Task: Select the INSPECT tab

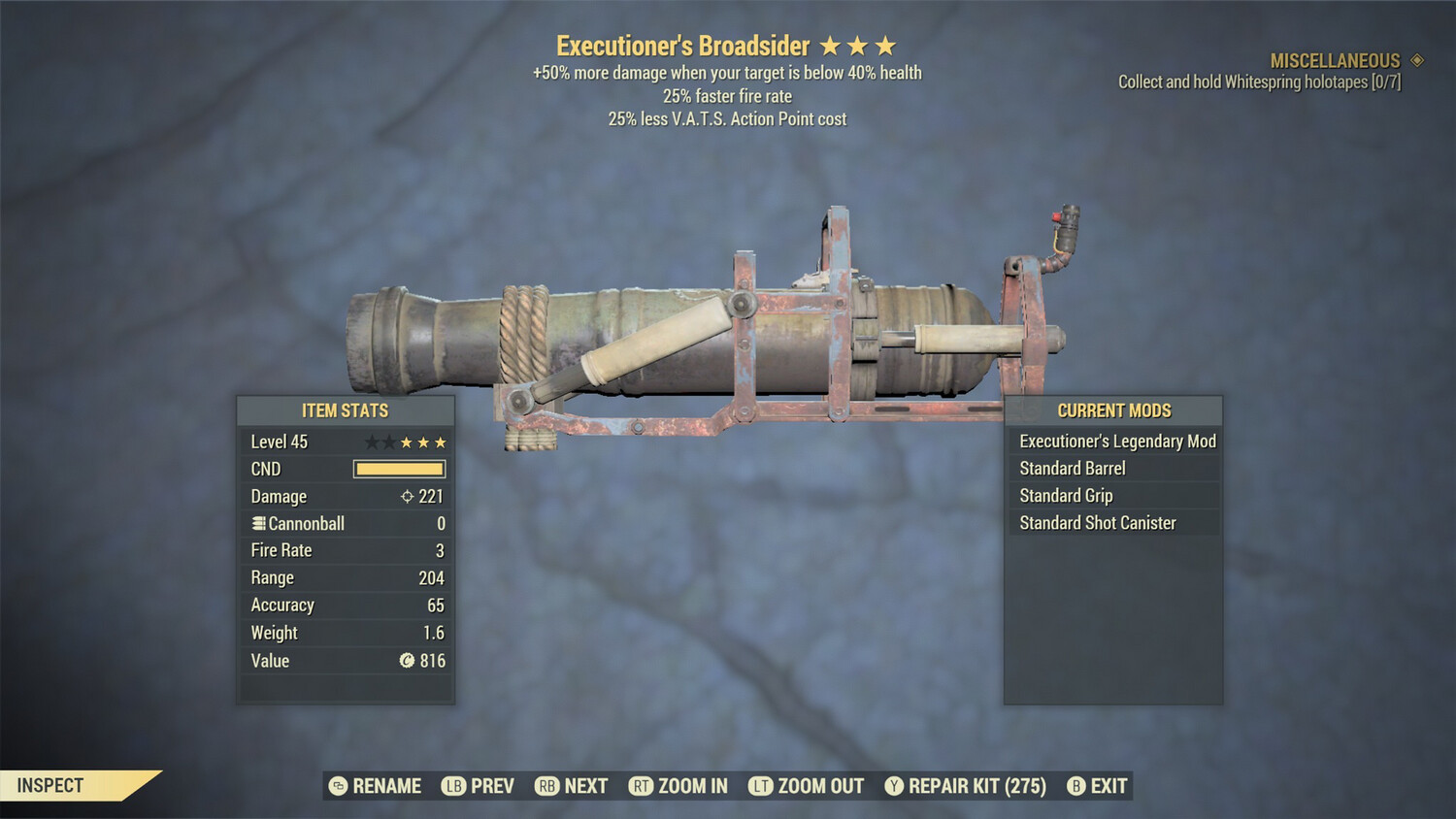Action: pyautogui.click(x=50, y=785)
